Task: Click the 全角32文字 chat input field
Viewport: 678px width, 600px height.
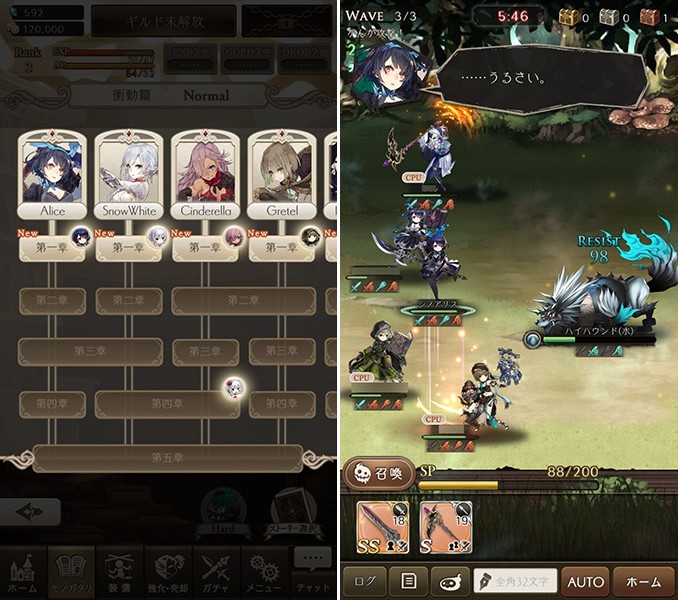Action: (x=513, y=581)
